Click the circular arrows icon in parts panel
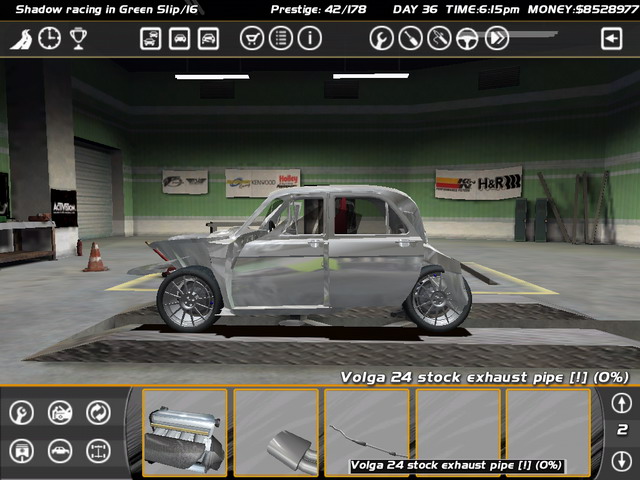 click(98, 412)
